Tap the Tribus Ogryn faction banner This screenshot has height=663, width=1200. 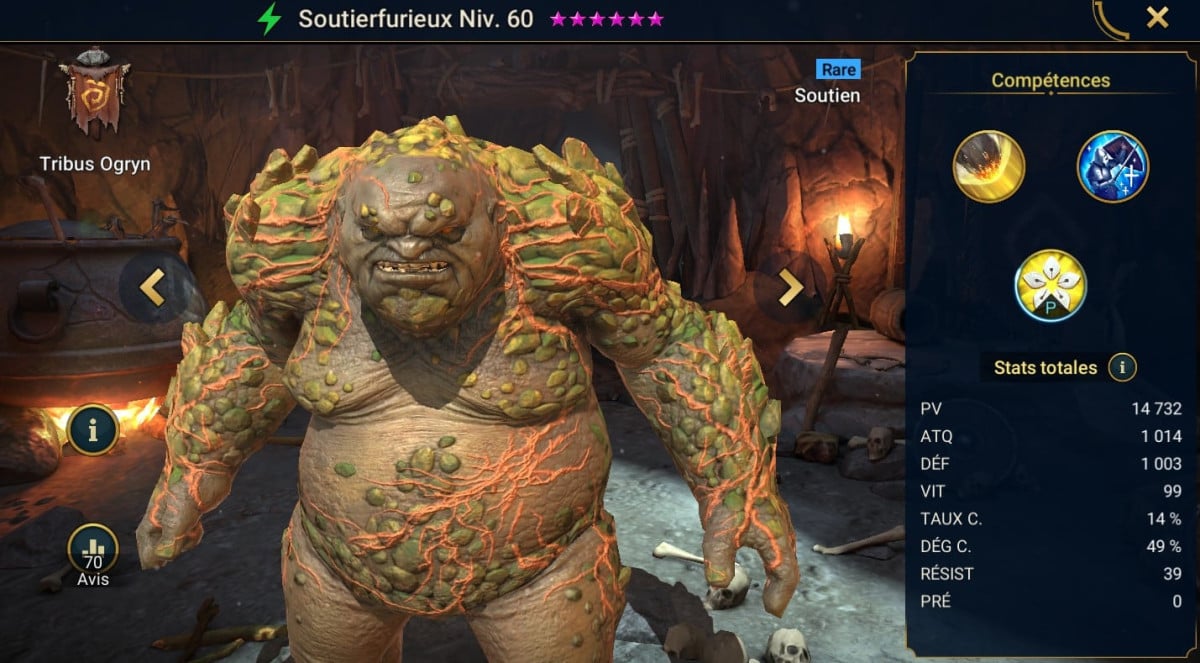(x=94, y=95)
